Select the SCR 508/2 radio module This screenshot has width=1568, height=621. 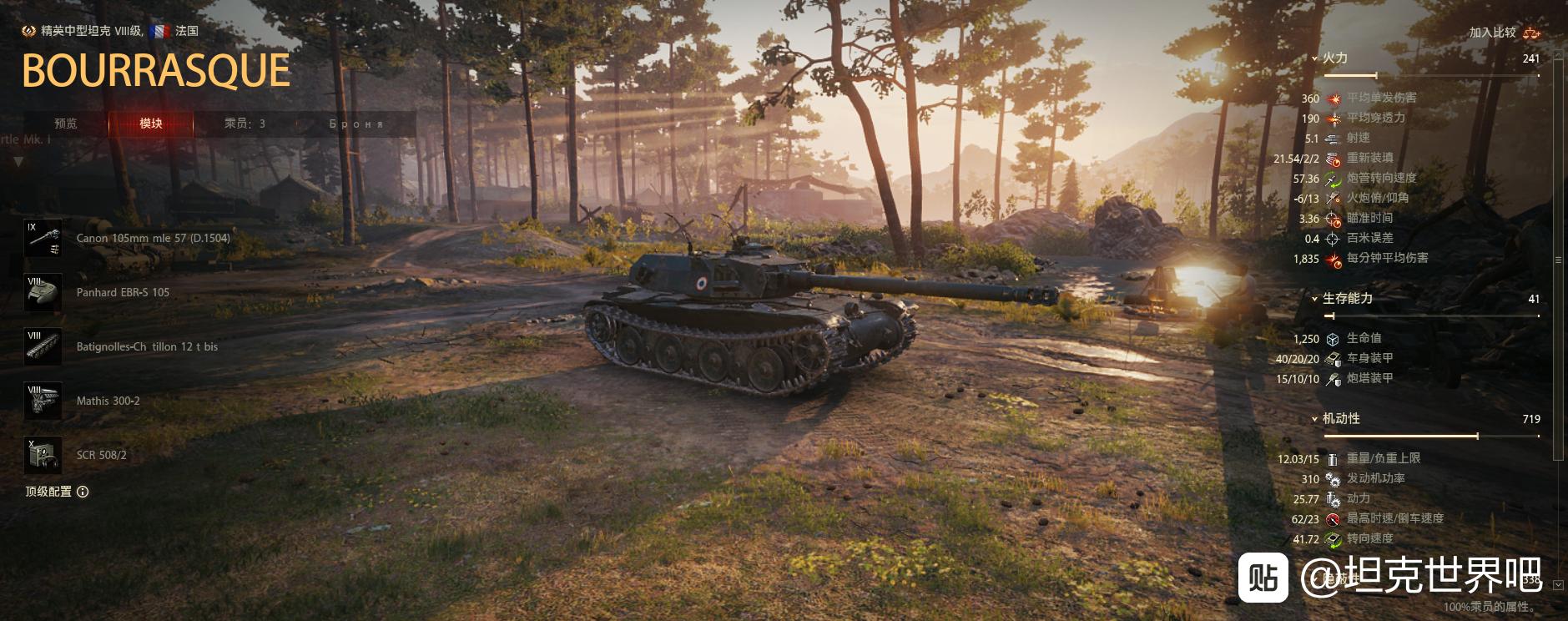pos(43,456)
